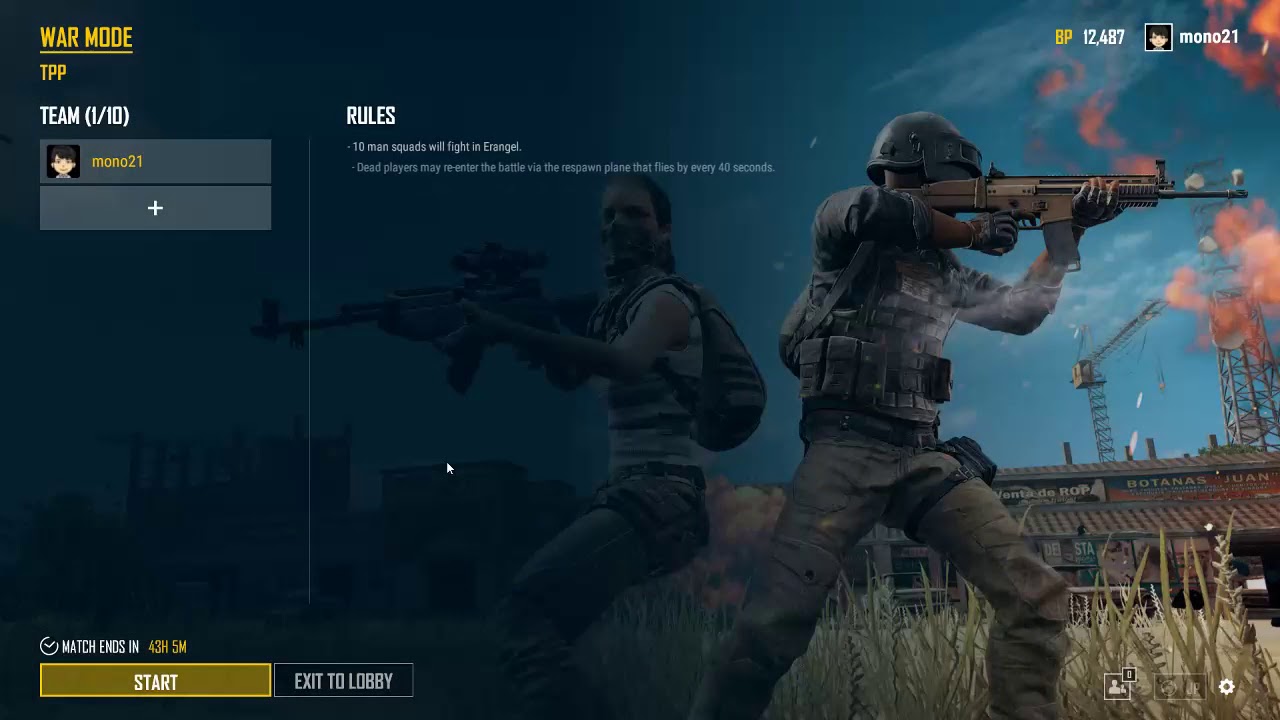Click mono21's avatar in the team slot
This screenshot has width=1280, height=720.
click(63, 161)
